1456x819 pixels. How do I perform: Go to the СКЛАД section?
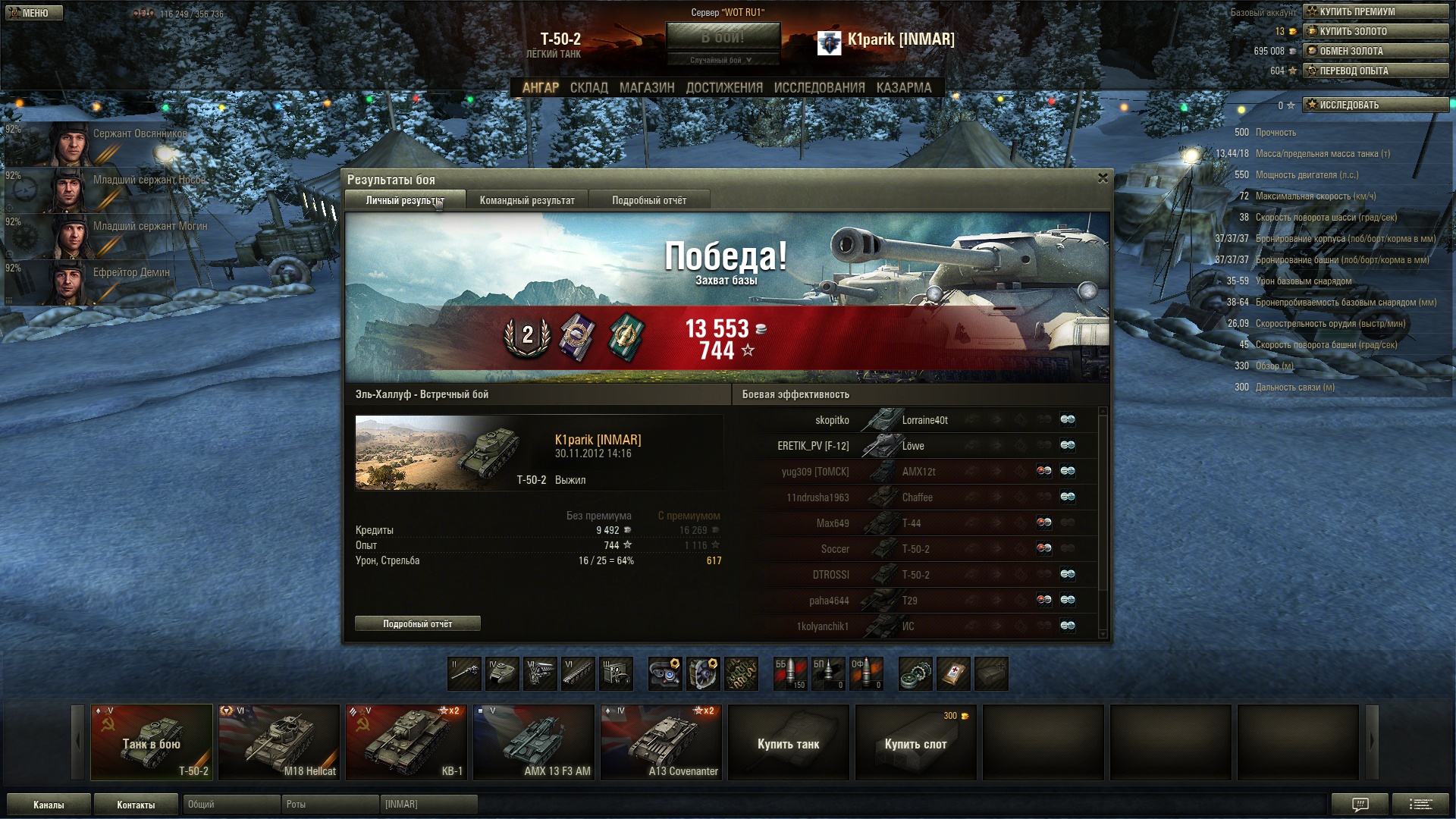tap(588, 88)
